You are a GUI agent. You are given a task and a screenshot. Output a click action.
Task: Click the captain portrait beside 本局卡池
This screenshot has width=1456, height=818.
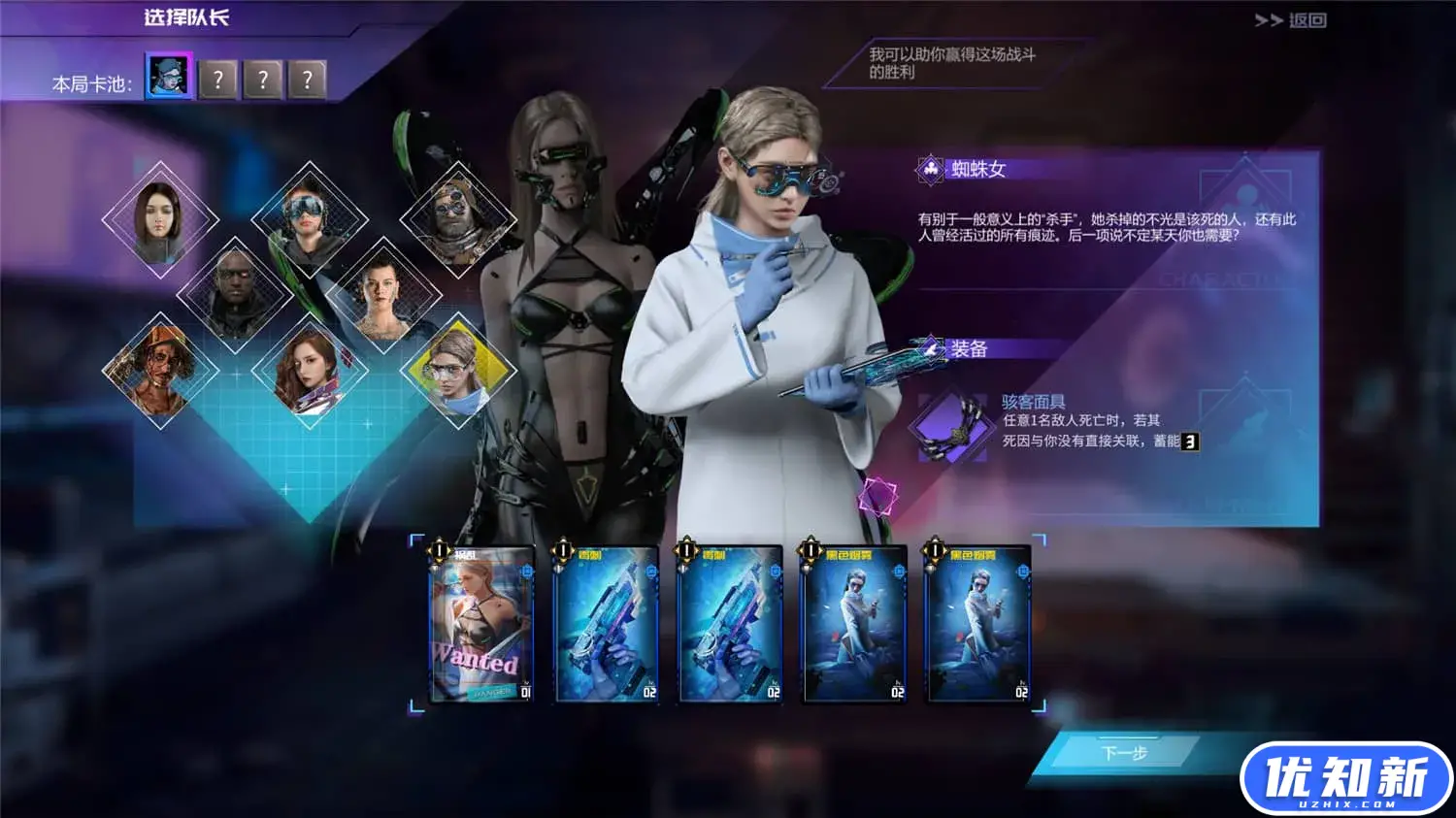point(167,79)
